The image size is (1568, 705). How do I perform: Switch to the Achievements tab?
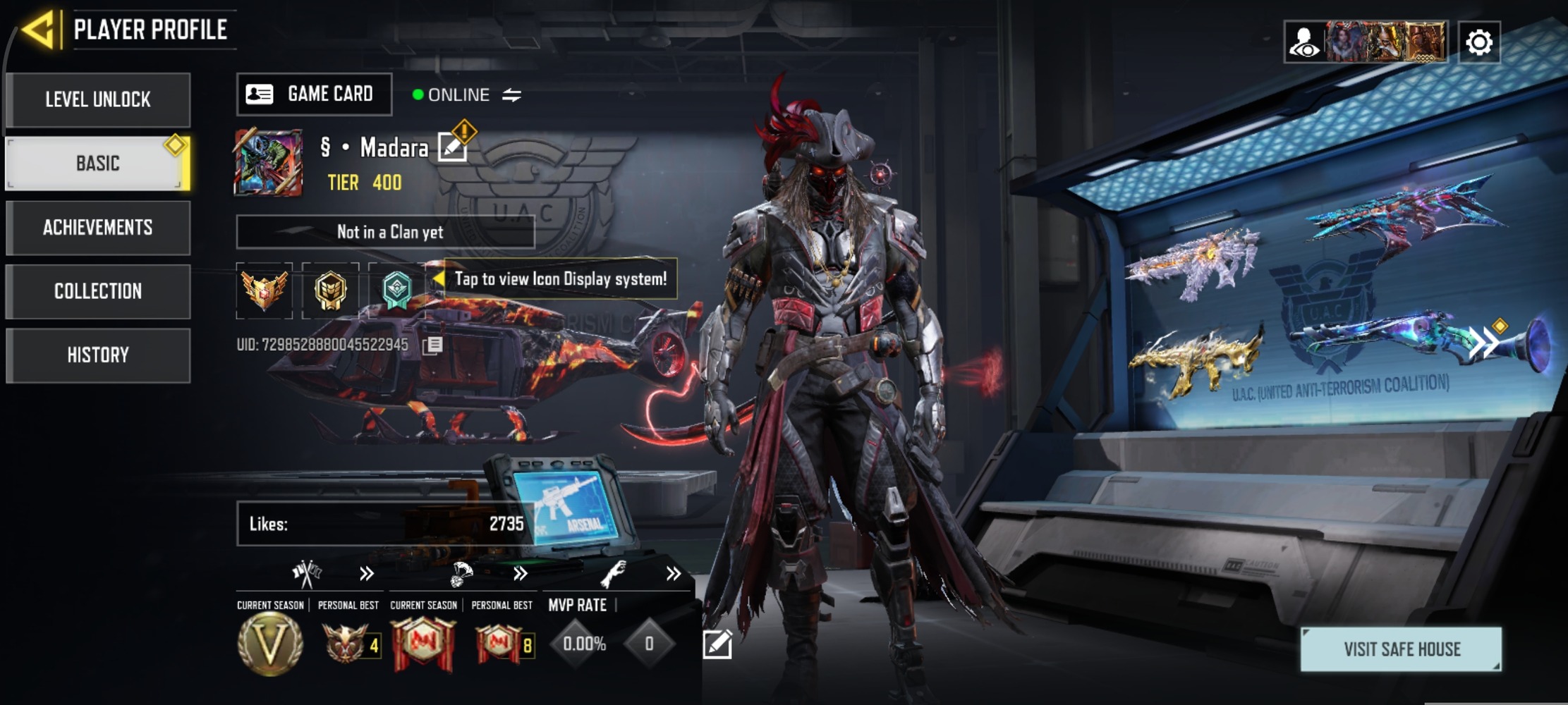(x=98, y=227)
